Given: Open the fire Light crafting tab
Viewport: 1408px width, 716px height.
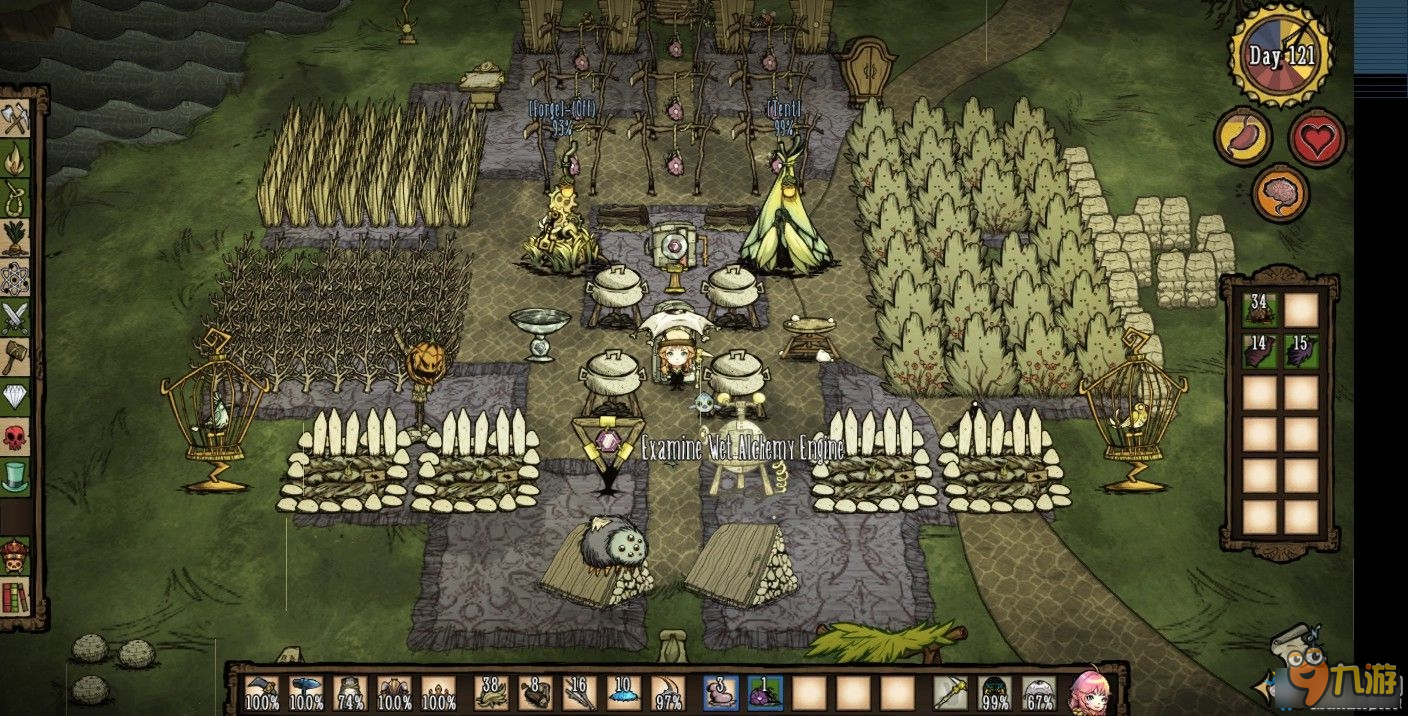Looking at the screenshot, I should (16, 158).
